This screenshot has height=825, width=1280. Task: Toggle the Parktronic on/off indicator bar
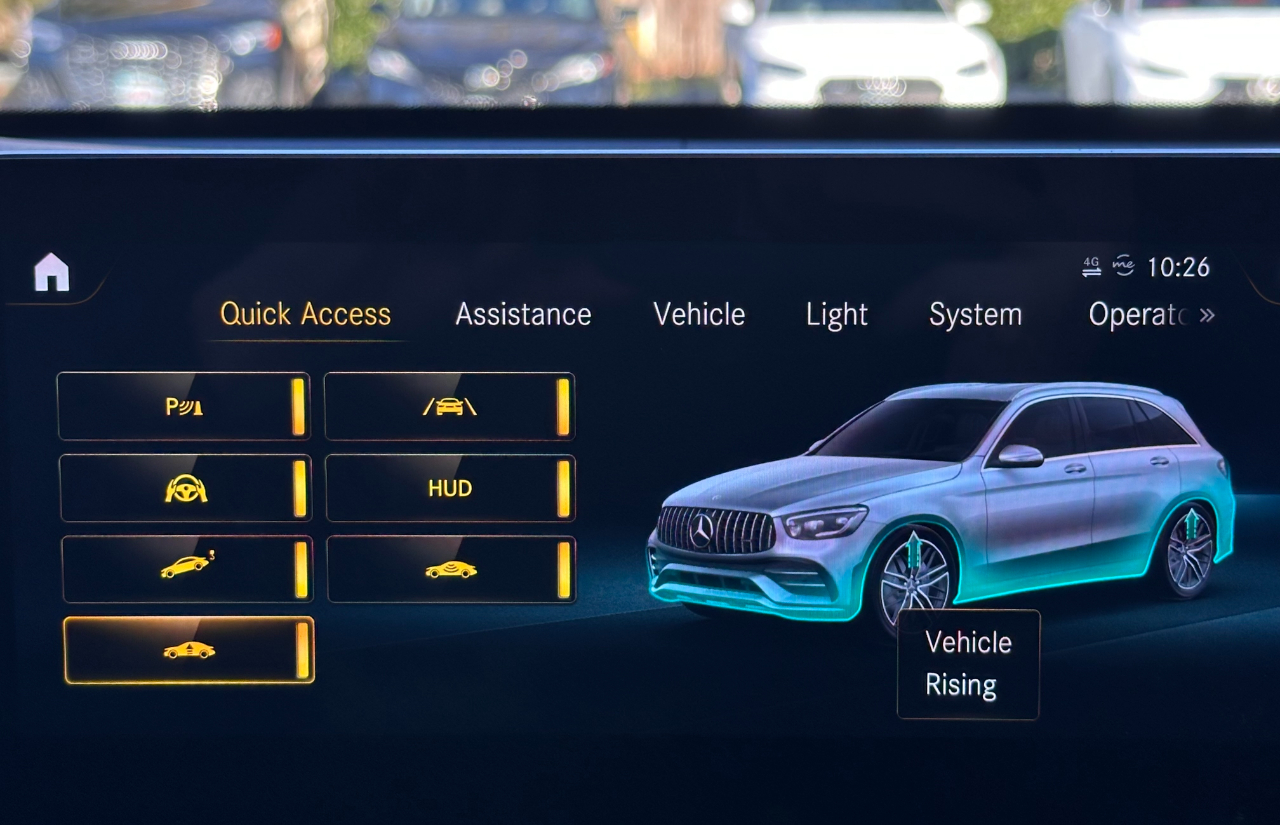[x=298, y=405]
